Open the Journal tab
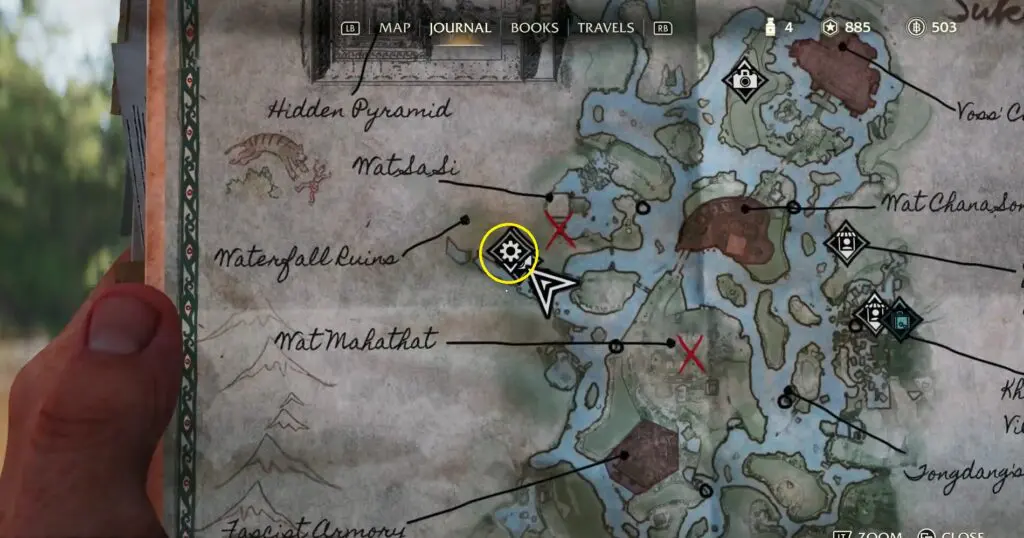Screen dimensions: 1024x538 460,28
